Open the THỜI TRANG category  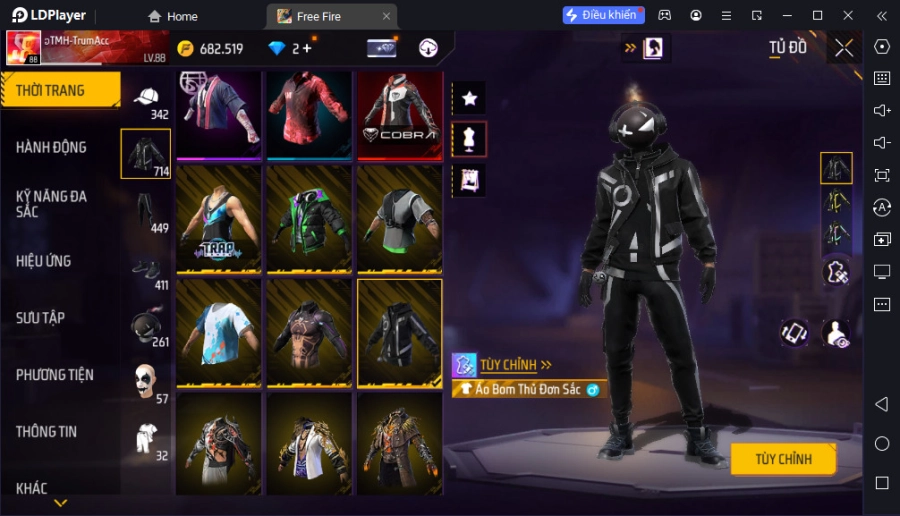tap(60, 90)
